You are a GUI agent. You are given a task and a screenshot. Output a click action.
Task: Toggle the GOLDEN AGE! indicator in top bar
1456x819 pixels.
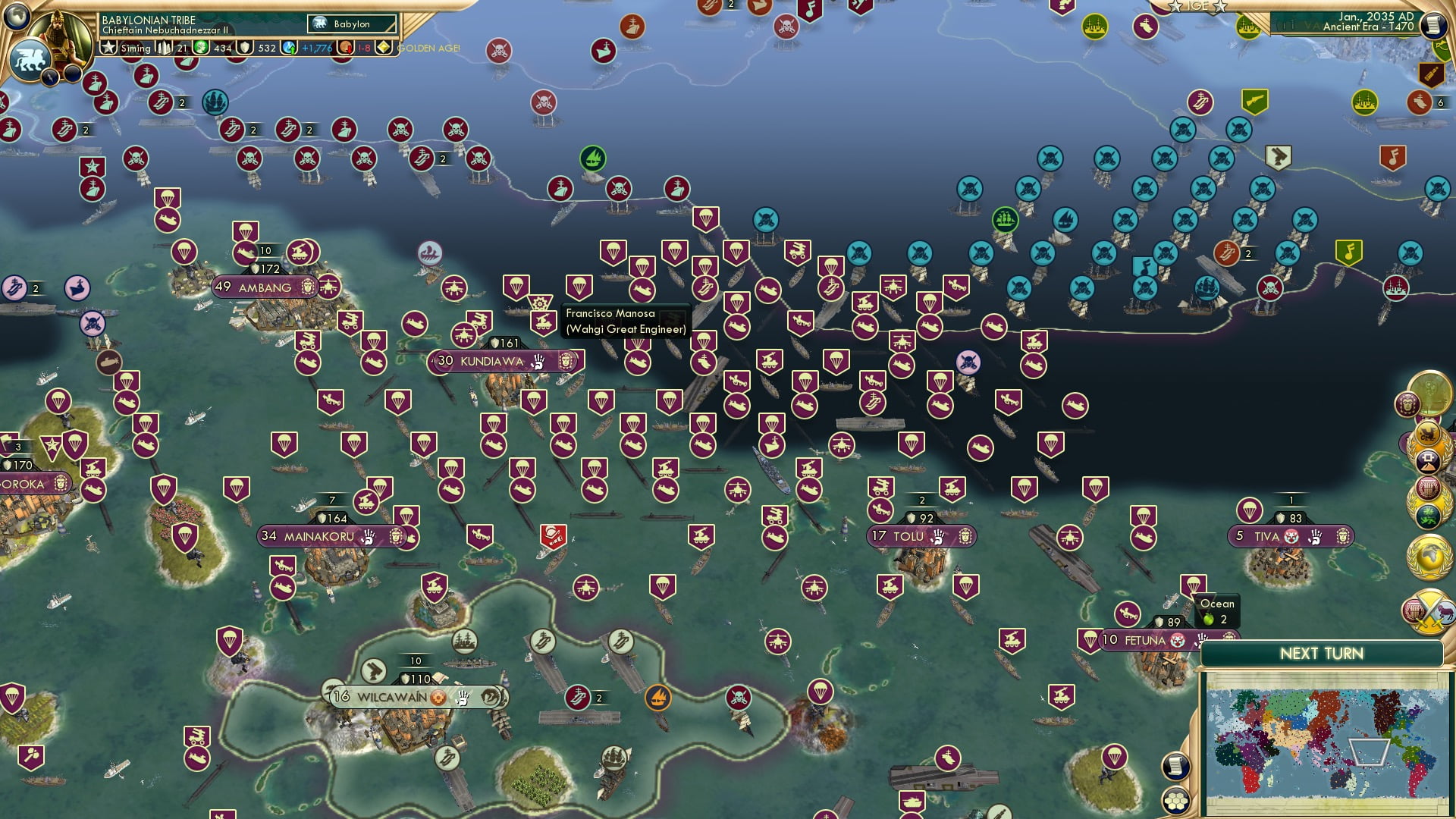pyautogui.click(x=426, y=49)
